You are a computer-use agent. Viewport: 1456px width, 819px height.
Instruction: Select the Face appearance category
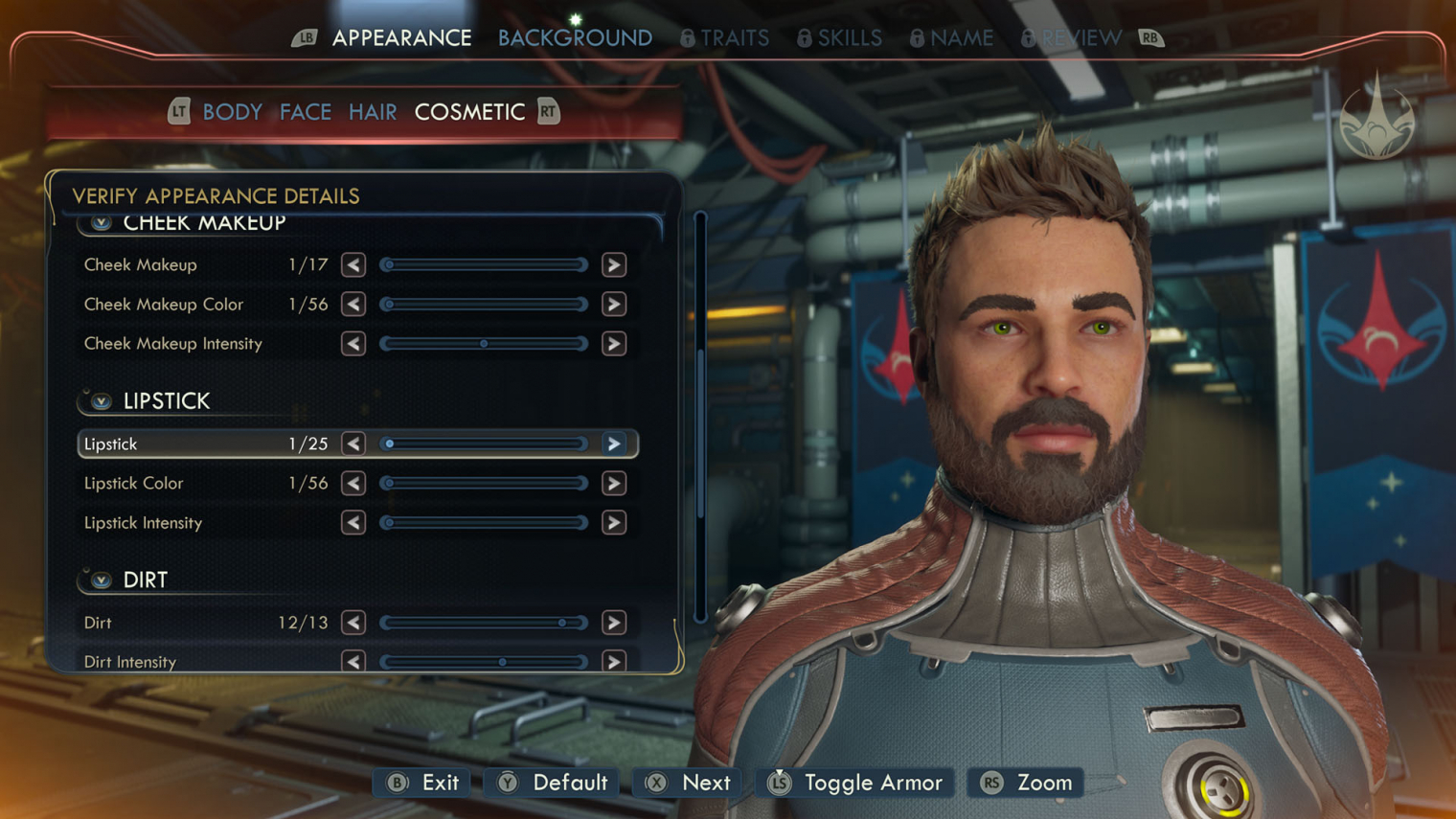306,112
